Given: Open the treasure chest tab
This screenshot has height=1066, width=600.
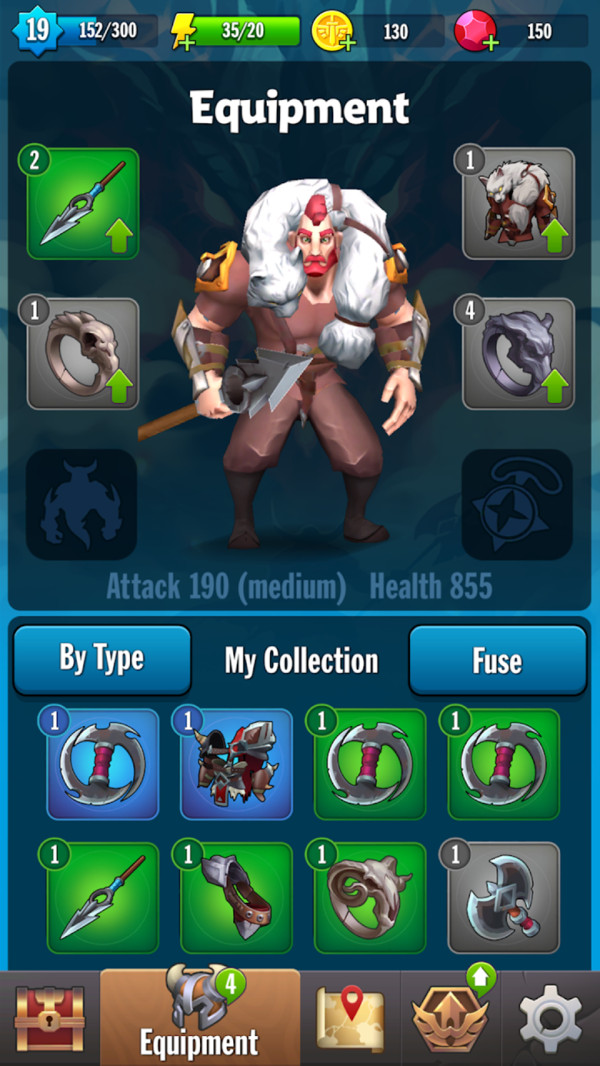Looking at the screenshot, I should point(50,1018).
